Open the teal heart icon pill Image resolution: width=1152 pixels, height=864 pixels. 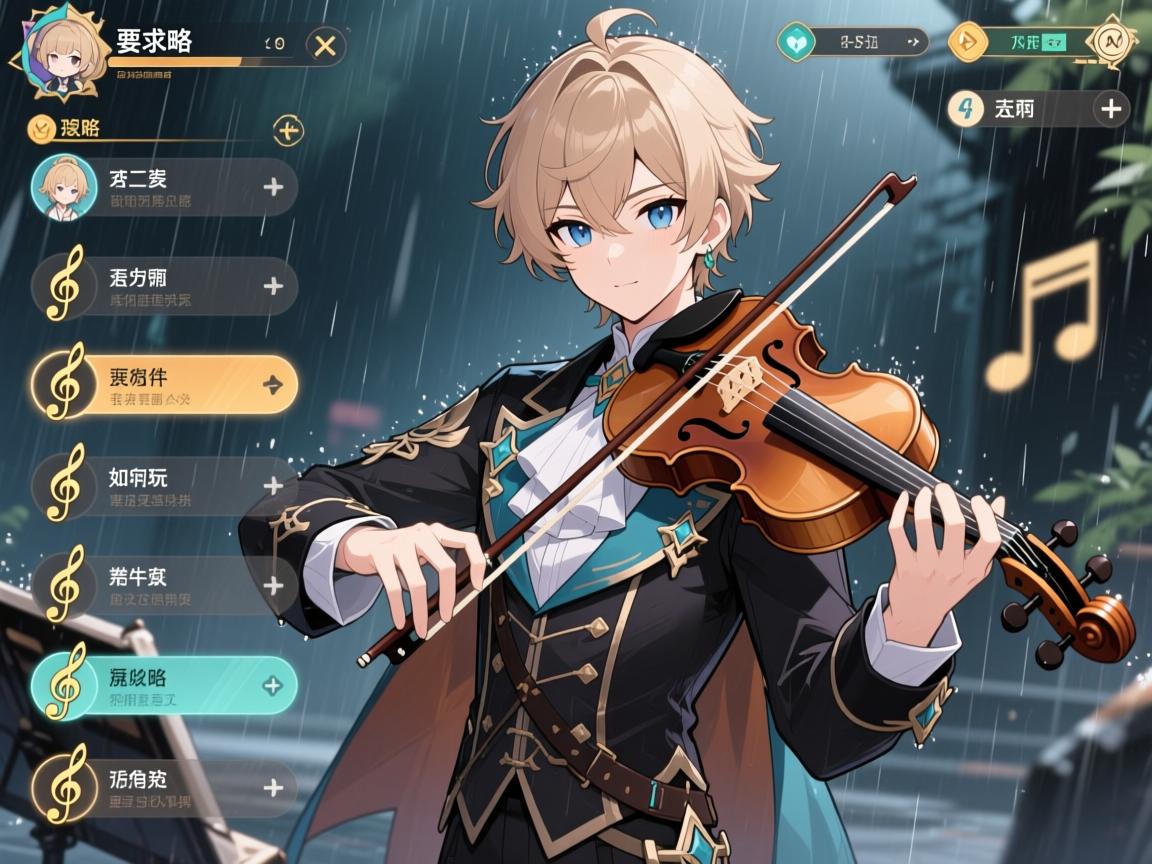coord(796,43)
